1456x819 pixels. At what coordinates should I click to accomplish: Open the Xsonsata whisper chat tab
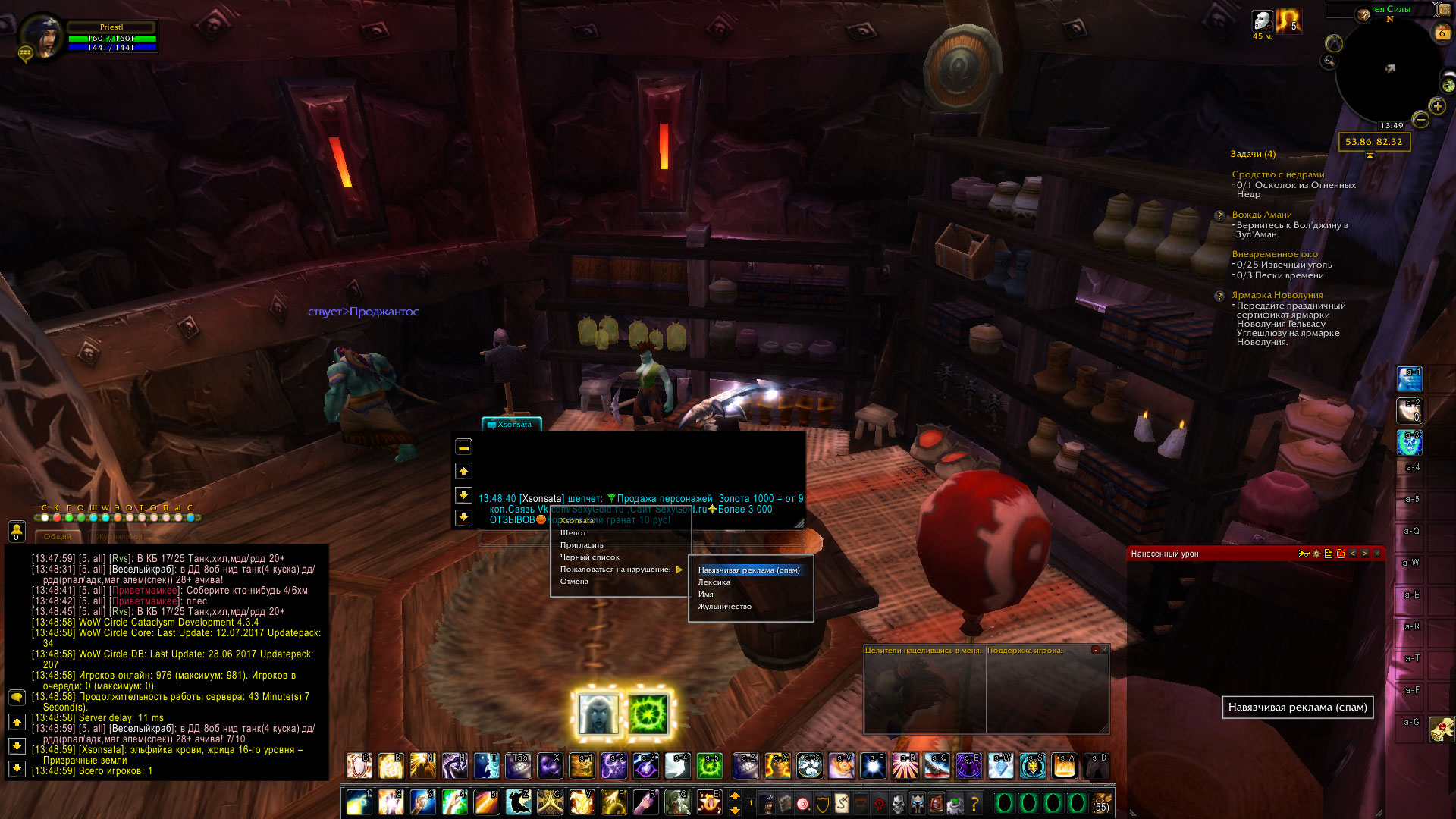pos(512,425)
